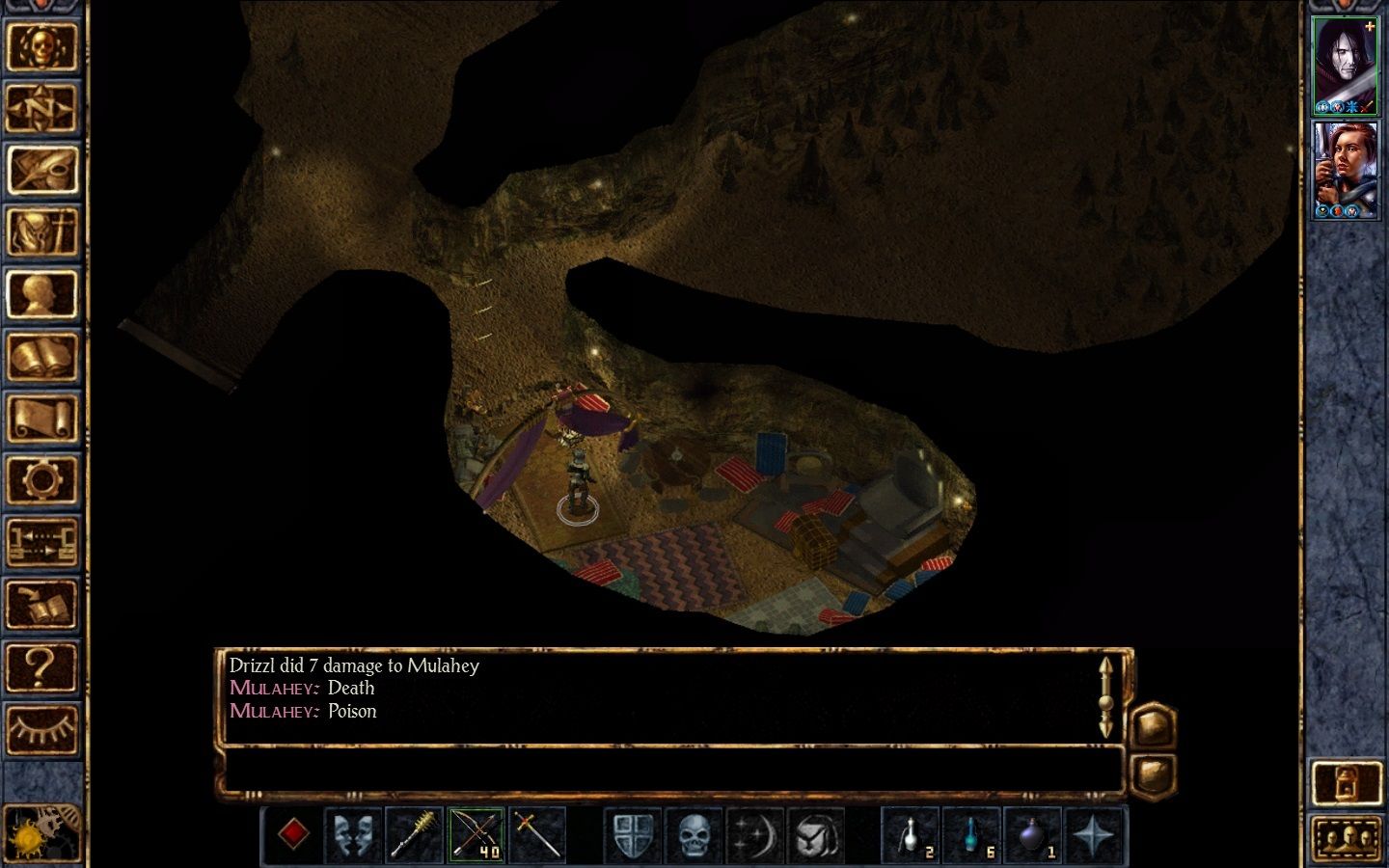Use the blue potion with count 6
Screen dimensions: 1389x868
(971, 834)
